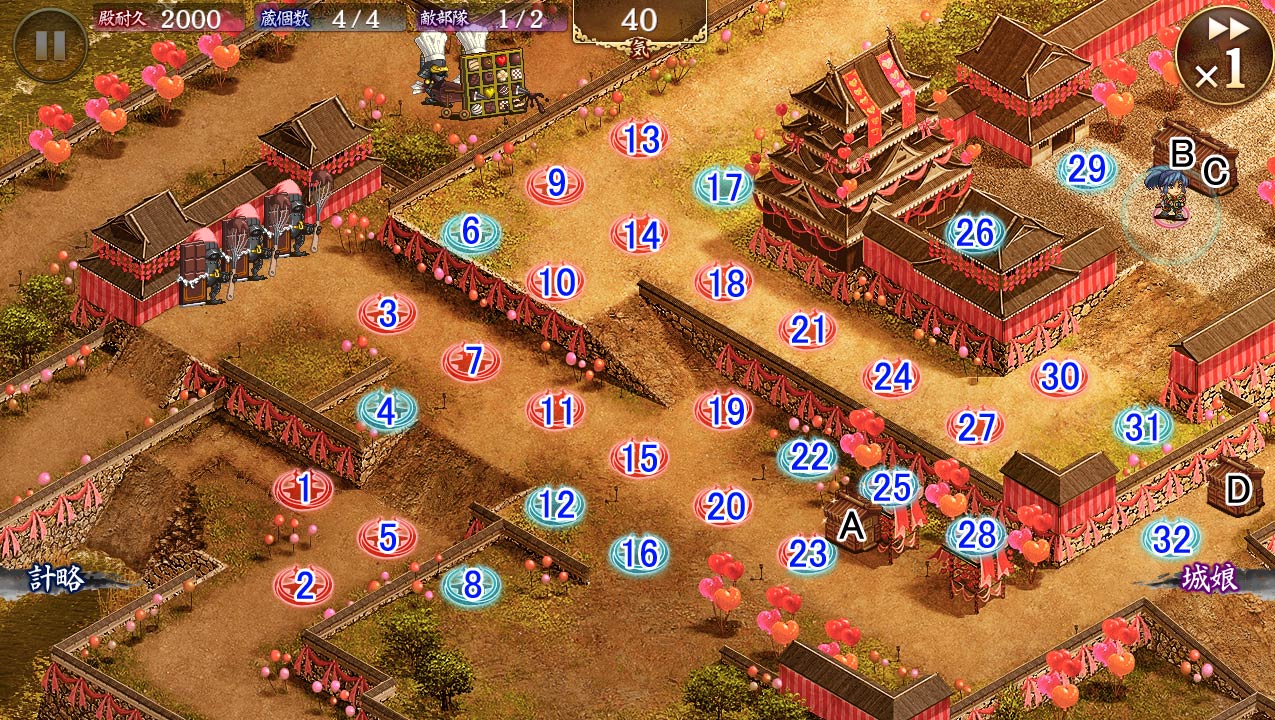
Task: Choose red deployment tile 3
Action: (387, 313)
